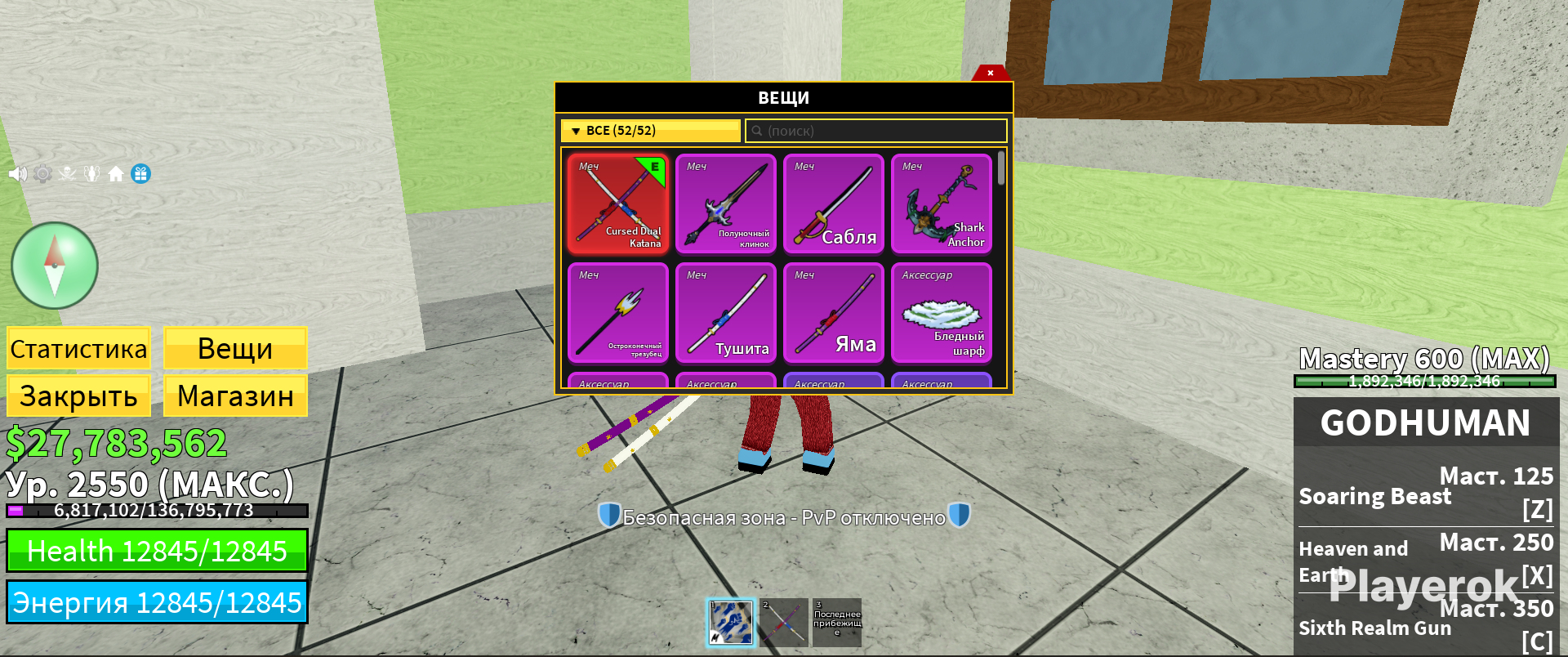Select the Остроконечный трезубец trident
Viewport: 1568px width, 657px height.
pos(618,312)
